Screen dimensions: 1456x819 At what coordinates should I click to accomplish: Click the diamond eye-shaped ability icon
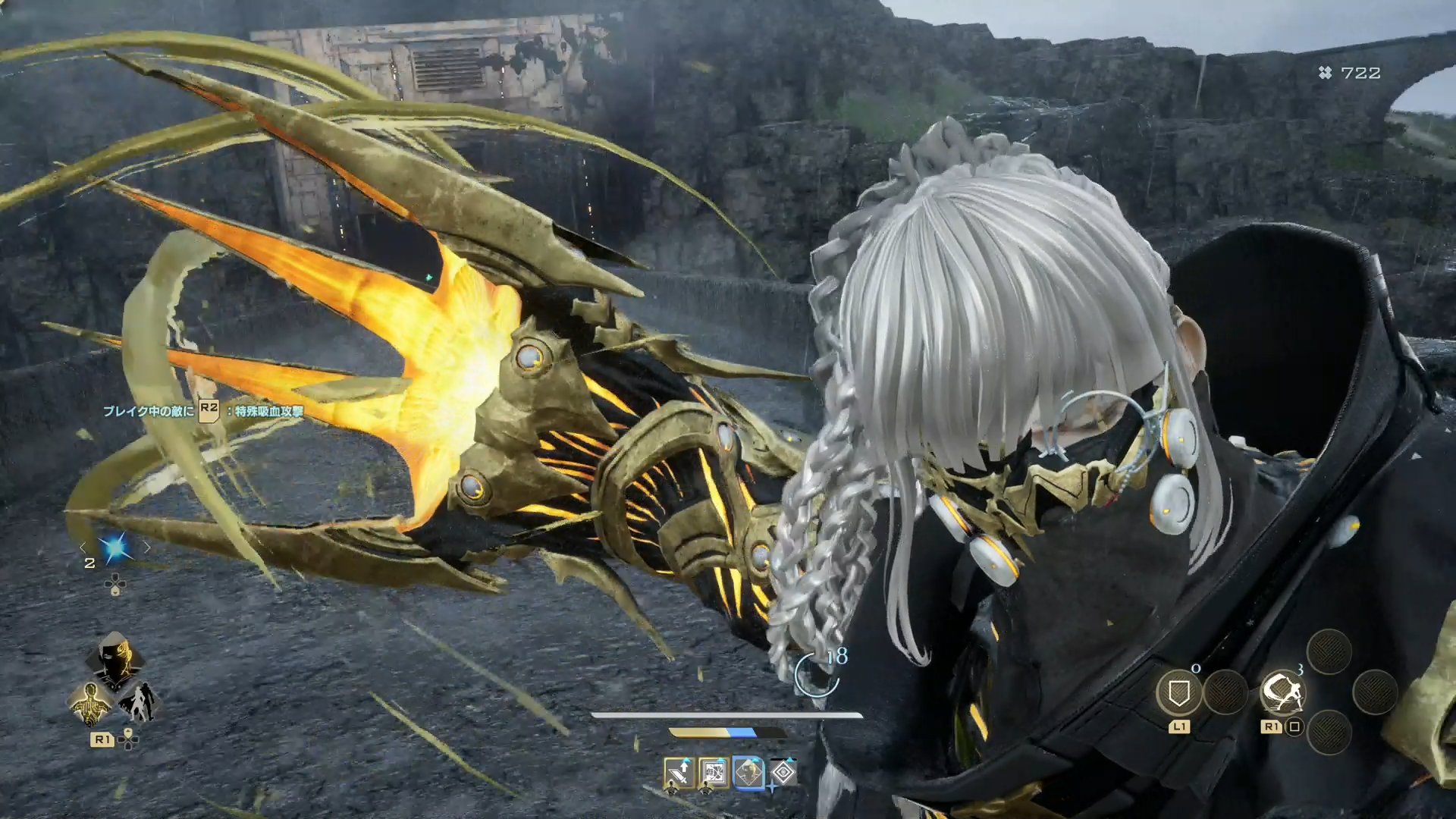pyautogui.click(x=783, y=773)
